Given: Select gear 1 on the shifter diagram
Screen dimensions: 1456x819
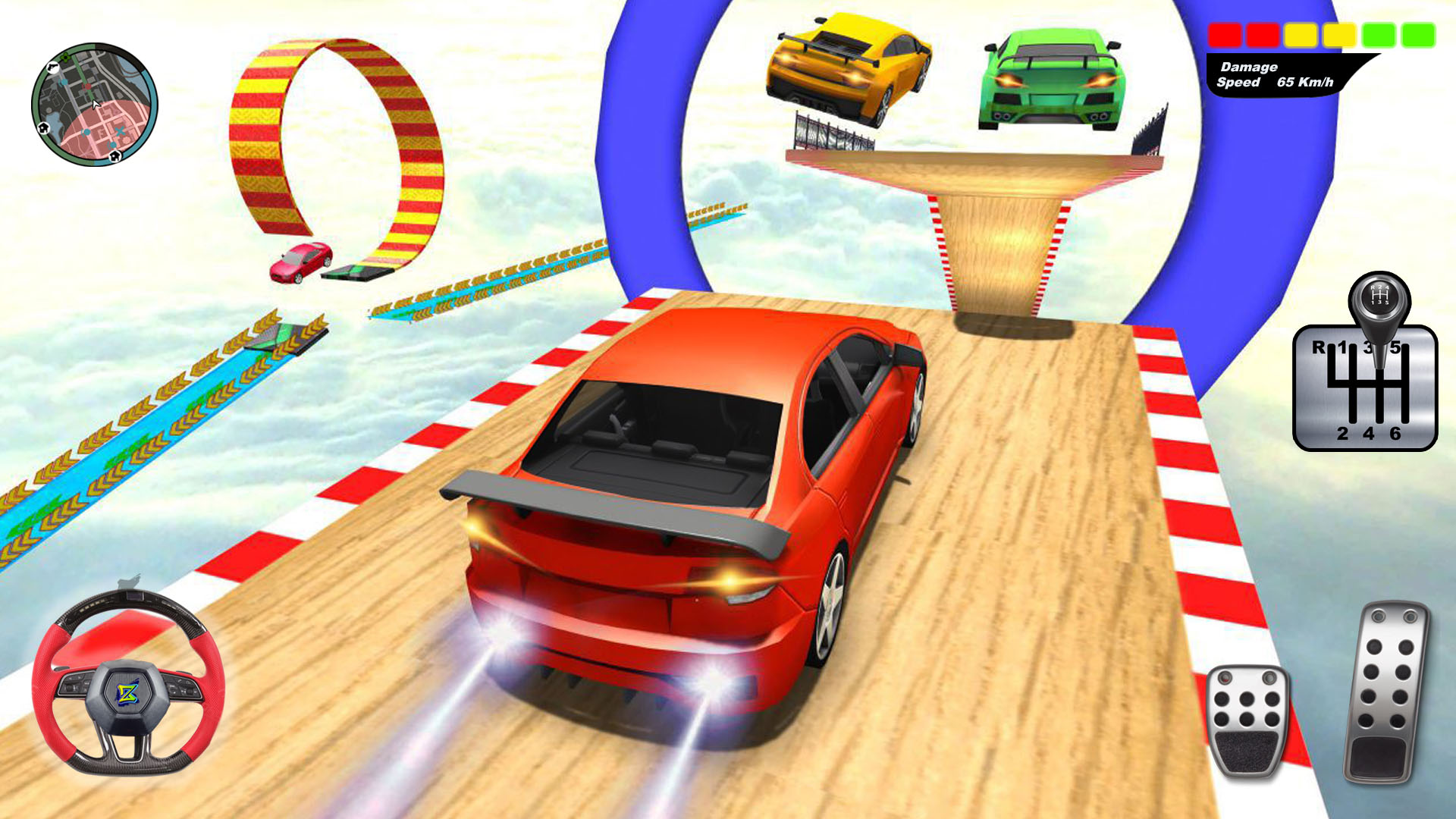Looking at the screenshot, I should coord(1342,347).
